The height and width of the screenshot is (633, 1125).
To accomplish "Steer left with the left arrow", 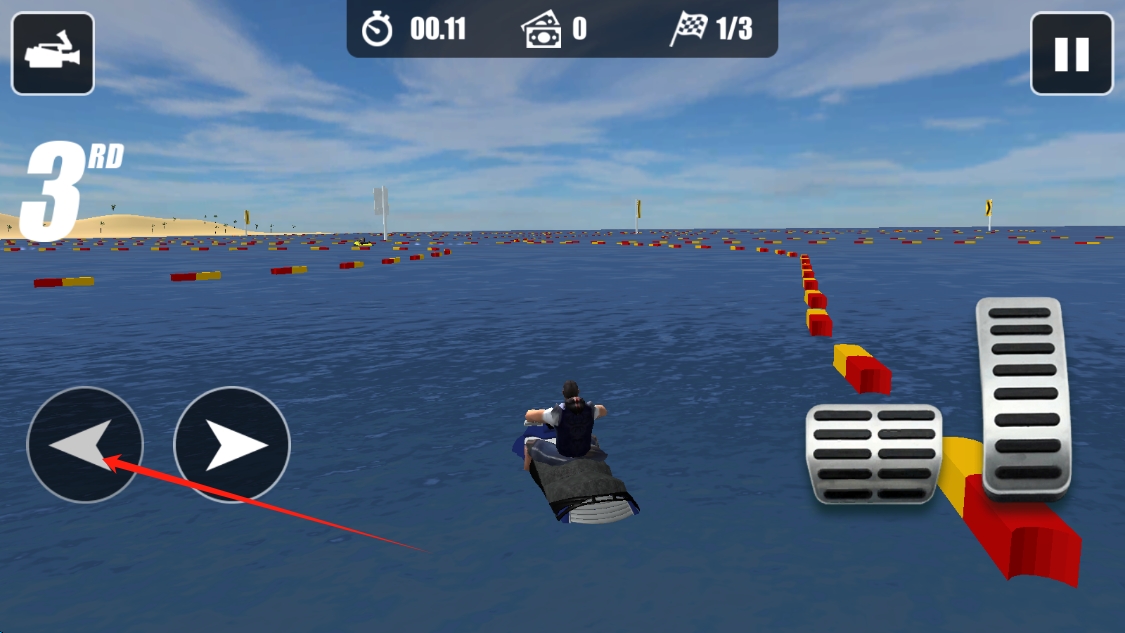I will coord(85,444).
